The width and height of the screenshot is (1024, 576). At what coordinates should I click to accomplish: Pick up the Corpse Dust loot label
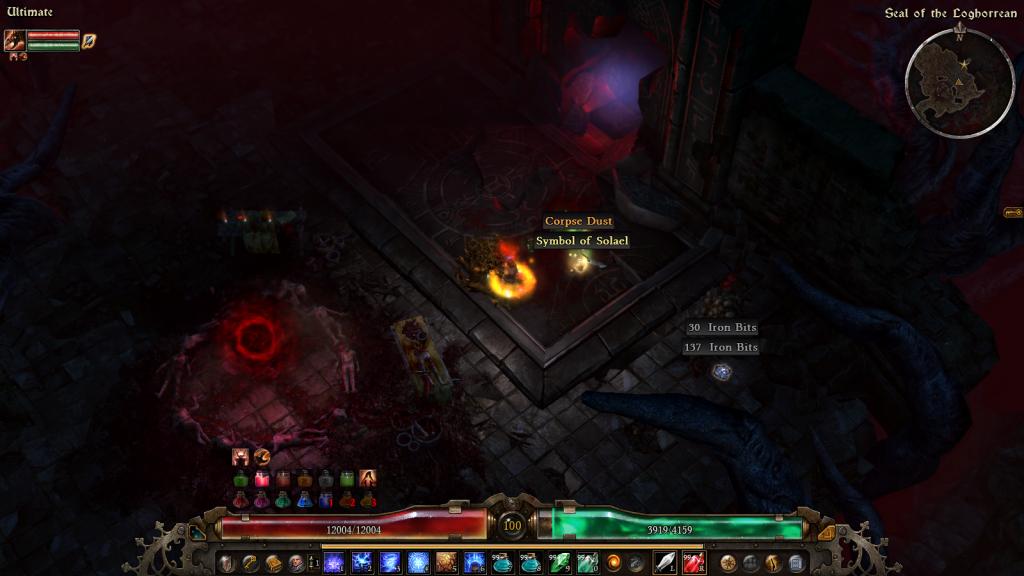pyautogui.click(x=578, y=221)
